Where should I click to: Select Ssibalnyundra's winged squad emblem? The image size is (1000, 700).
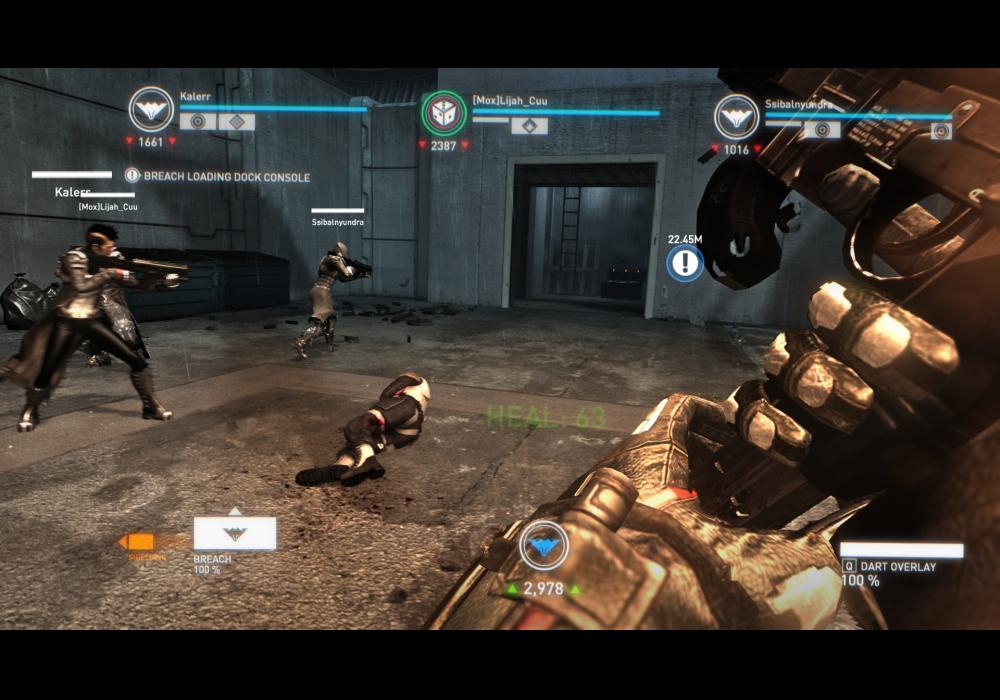pos(736,117)
